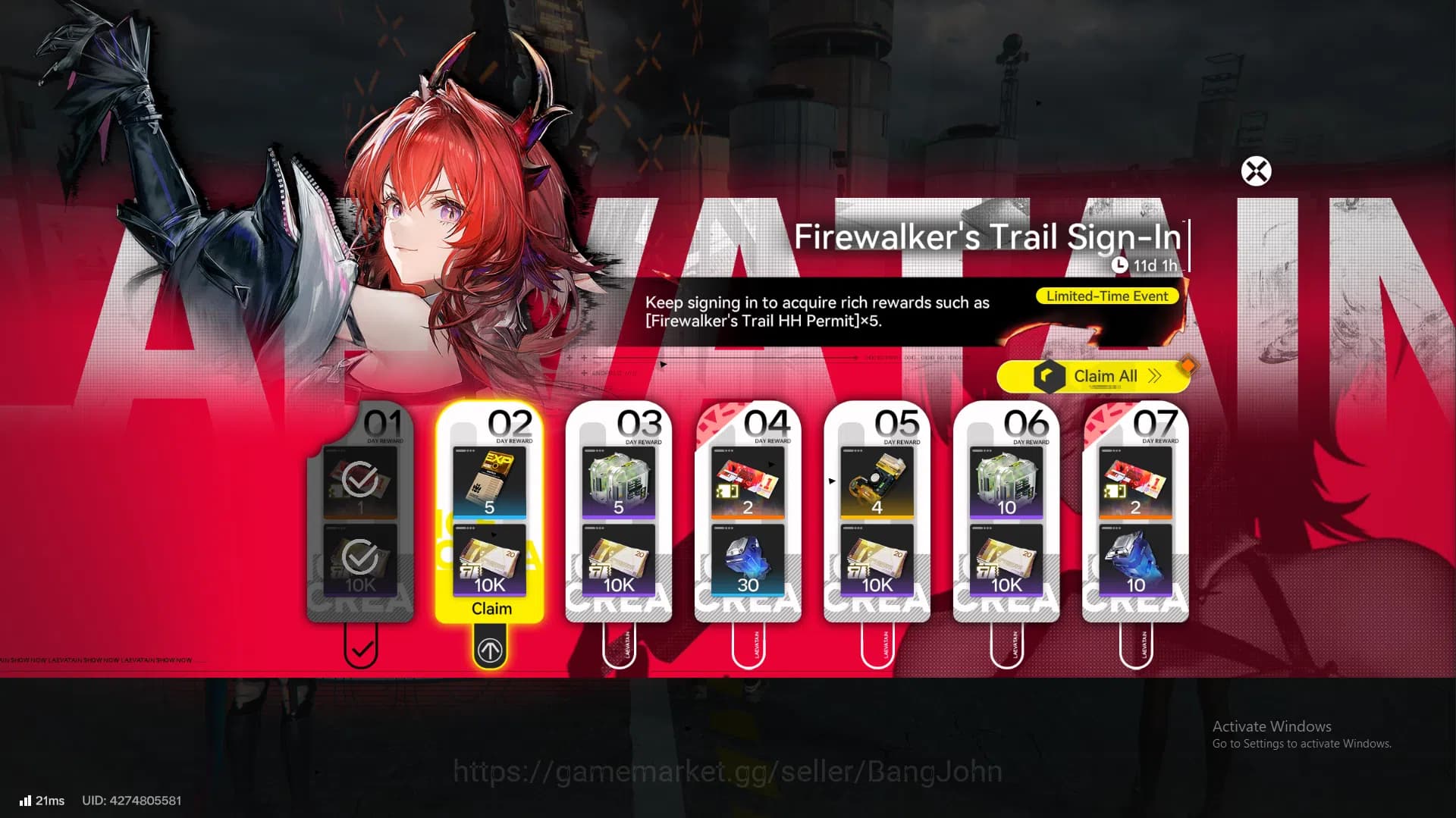
Task: Toggle the claimed checkmark on Day 01 first reward
Action: [x=361, y=478]
